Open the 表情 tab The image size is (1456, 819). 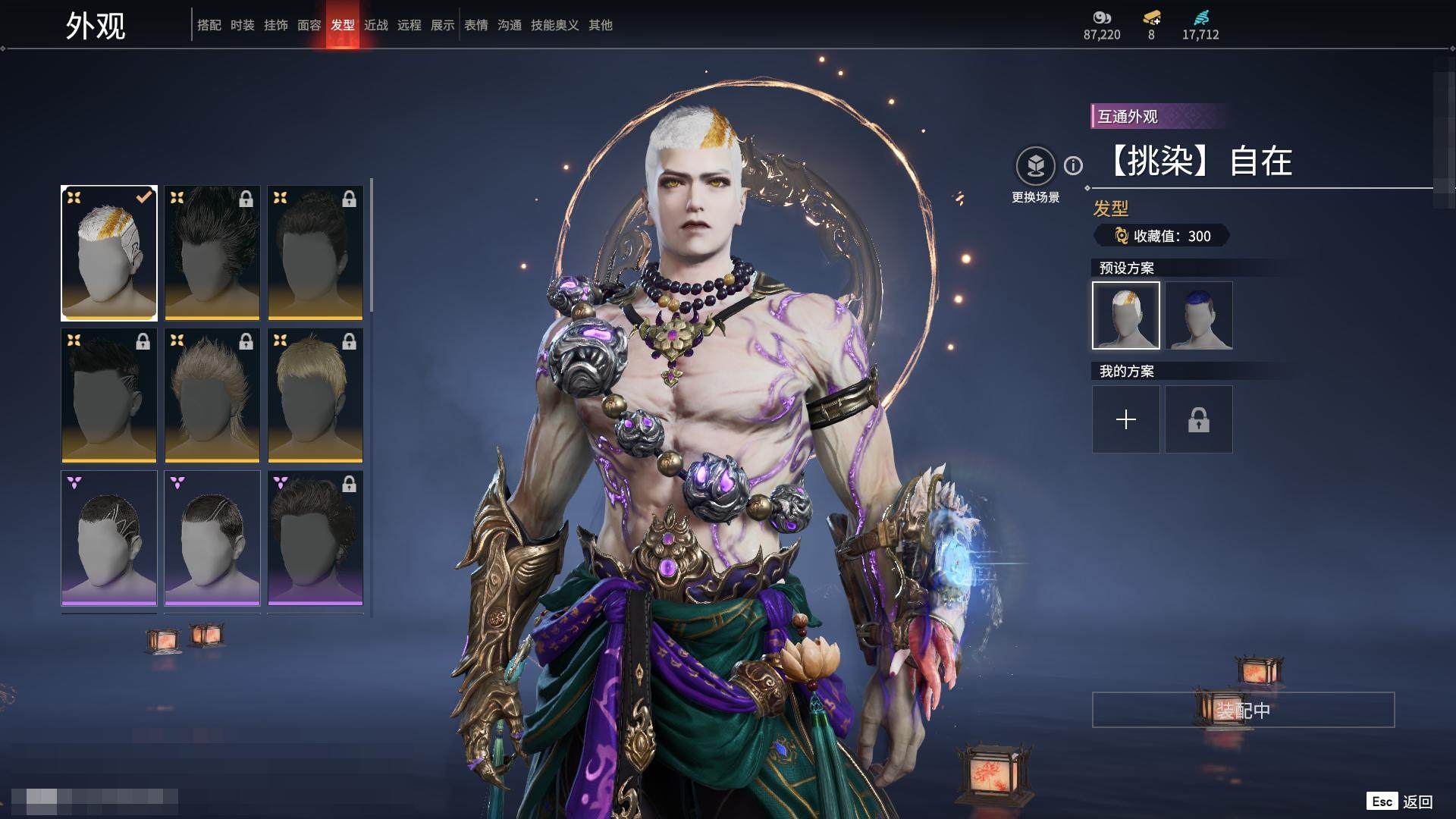pyautogui.click(x=476, y=25)
